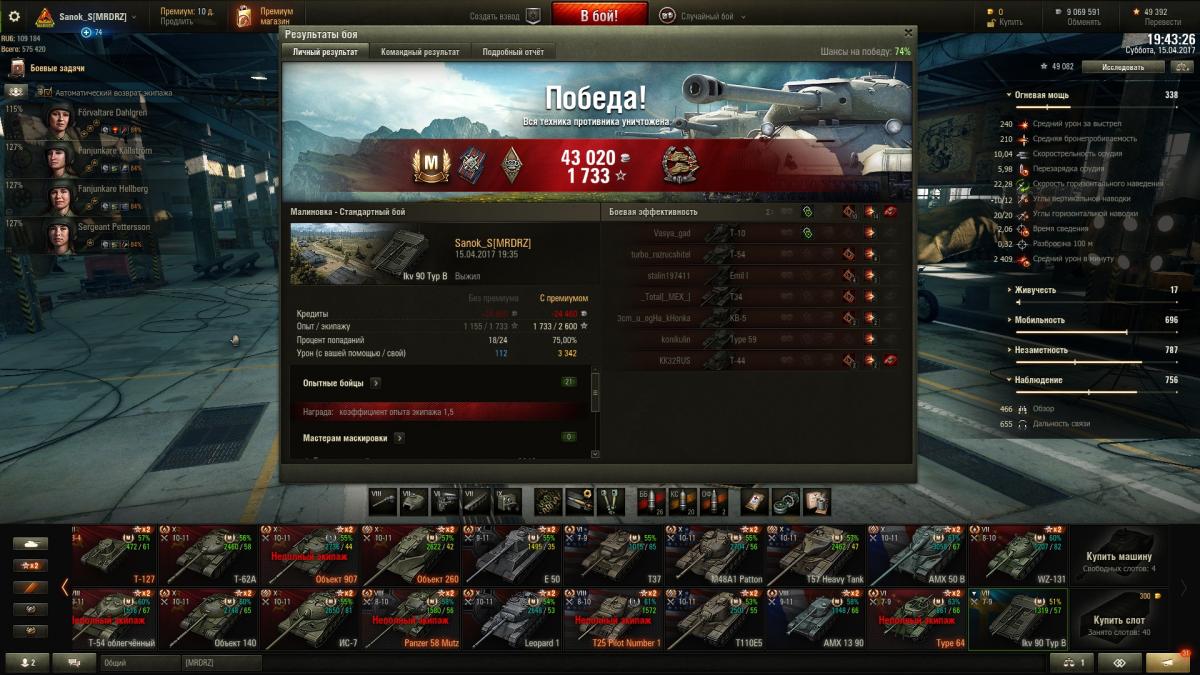Expand the Опытные бойцы mission entry
Image resolution: width=1200 pixels, height=675 pixels.
coord(376,382)
